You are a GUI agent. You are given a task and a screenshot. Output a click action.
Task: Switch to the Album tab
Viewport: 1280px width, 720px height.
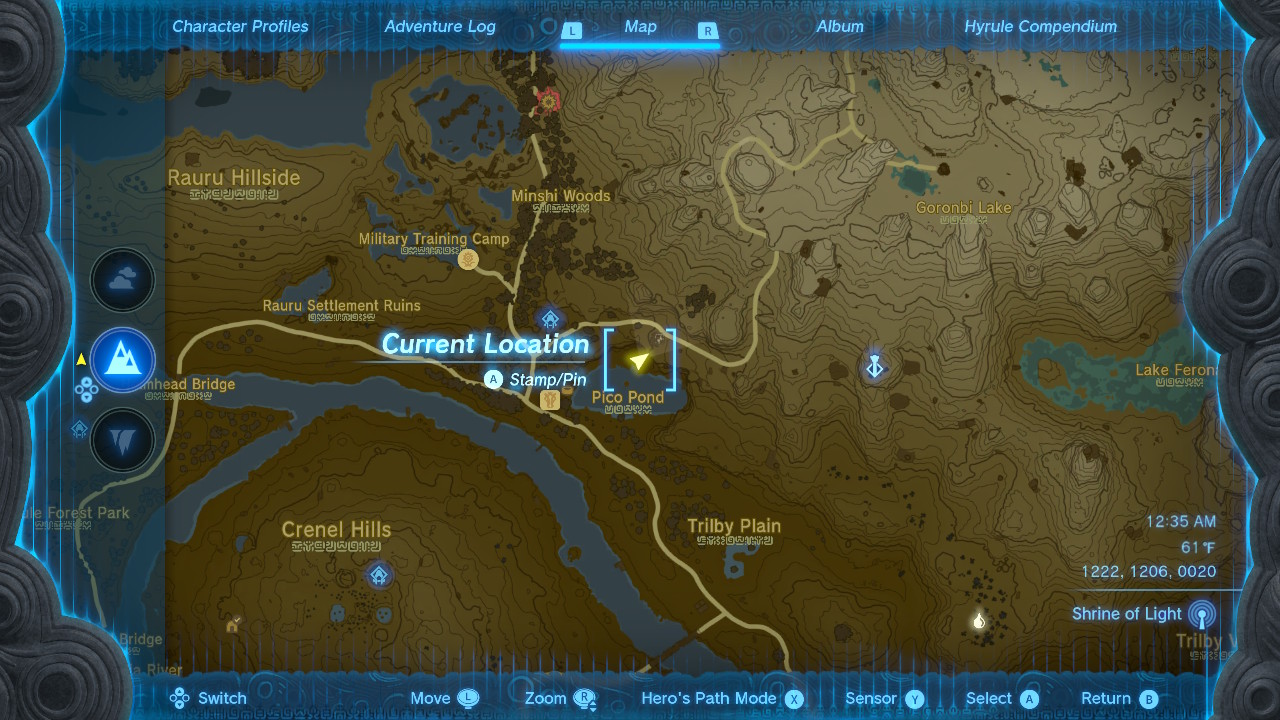[x=840, y=26]
